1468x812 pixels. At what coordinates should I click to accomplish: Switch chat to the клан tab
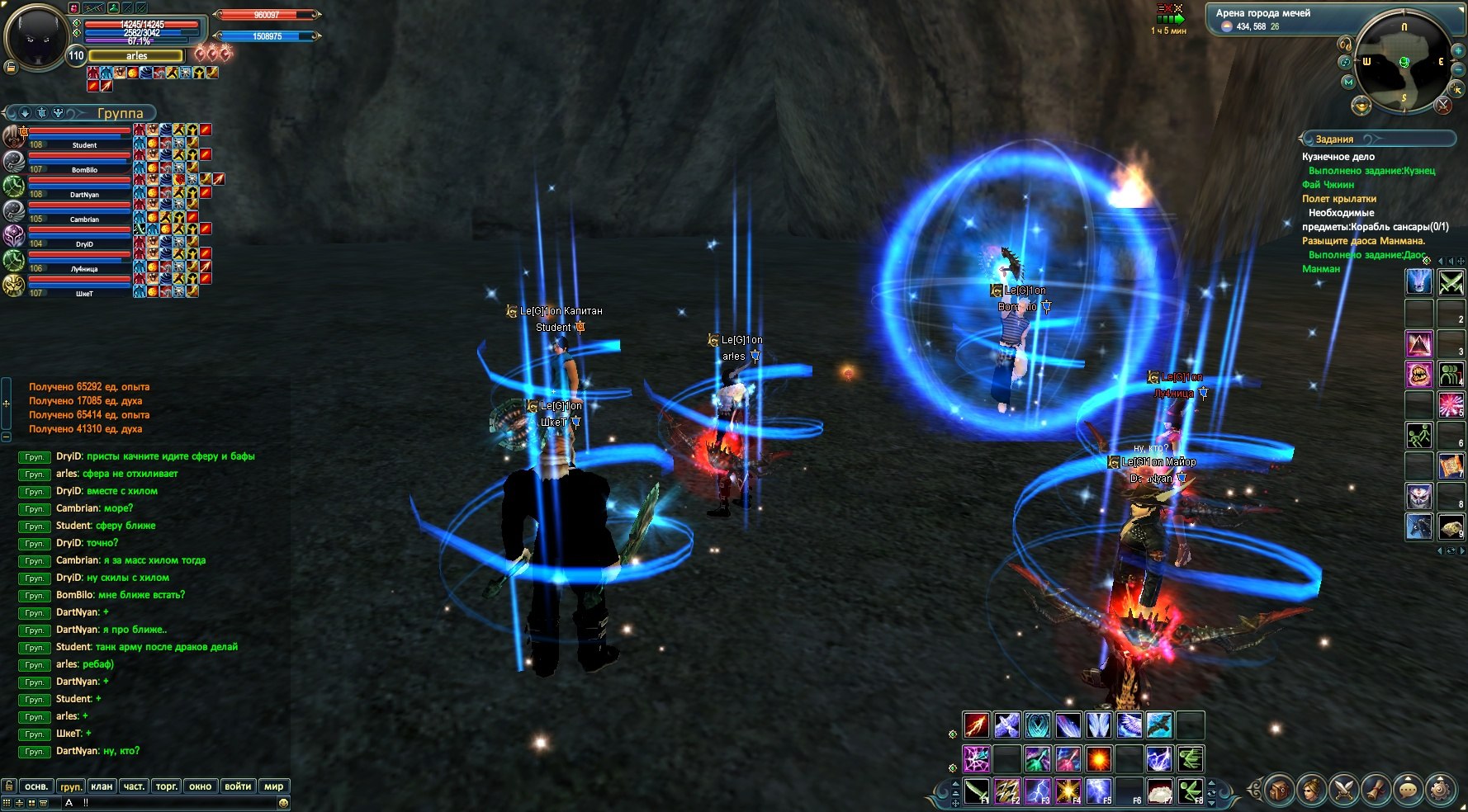pos(102,786)
